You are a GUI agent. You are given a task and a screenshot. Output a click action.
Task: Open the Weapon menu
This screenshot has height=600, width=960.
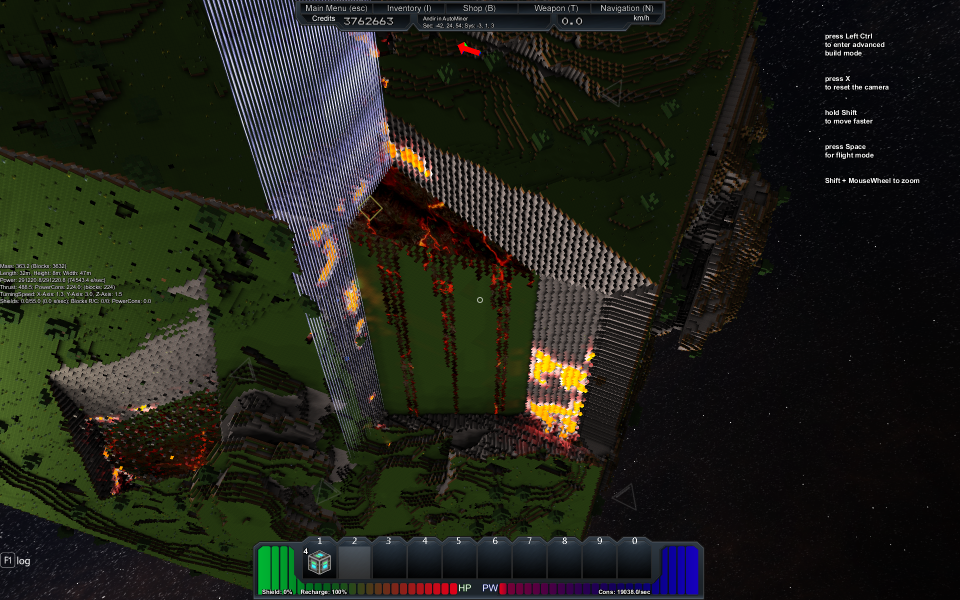[x=555, y=7]
